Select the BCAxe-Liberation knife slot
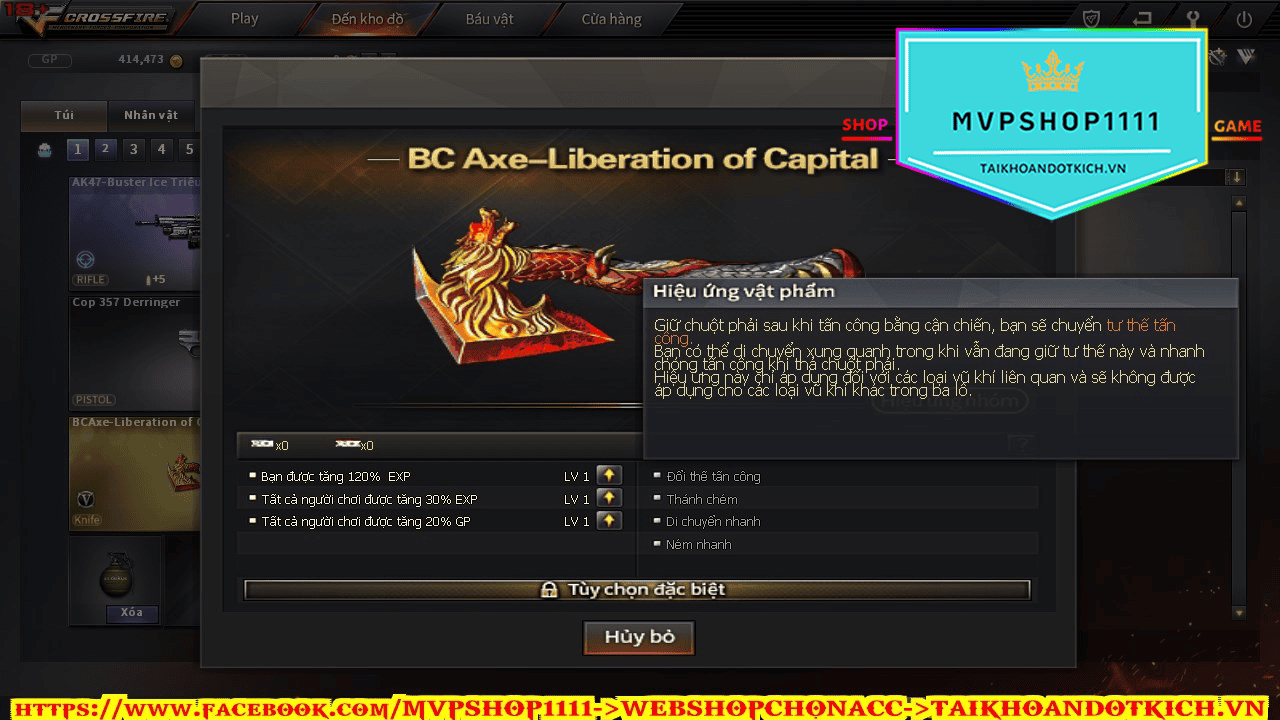This screenshot has height=720, width=1280. (x=135, y=471)
